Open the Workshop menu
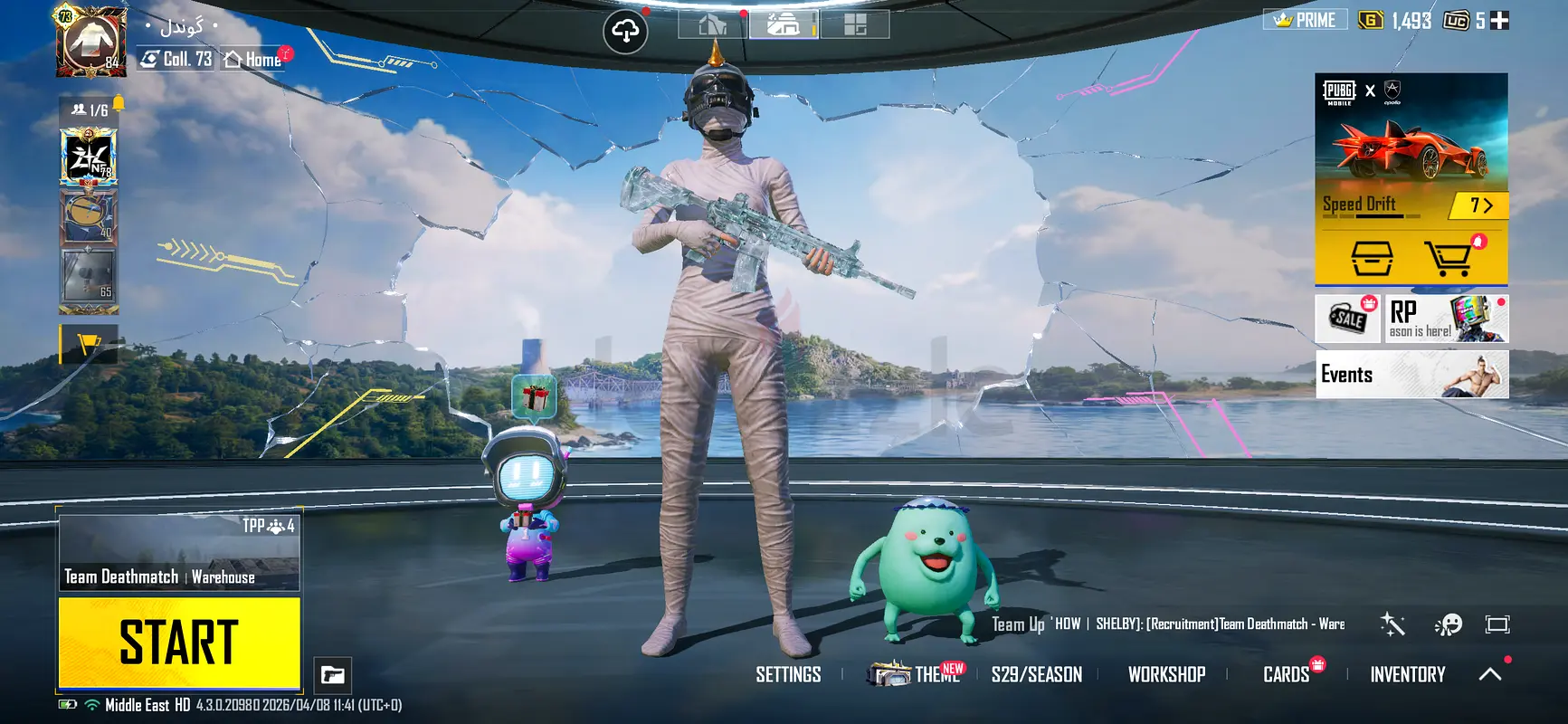The width and height of the screenshot is (1568, 724). (1166, 674)
